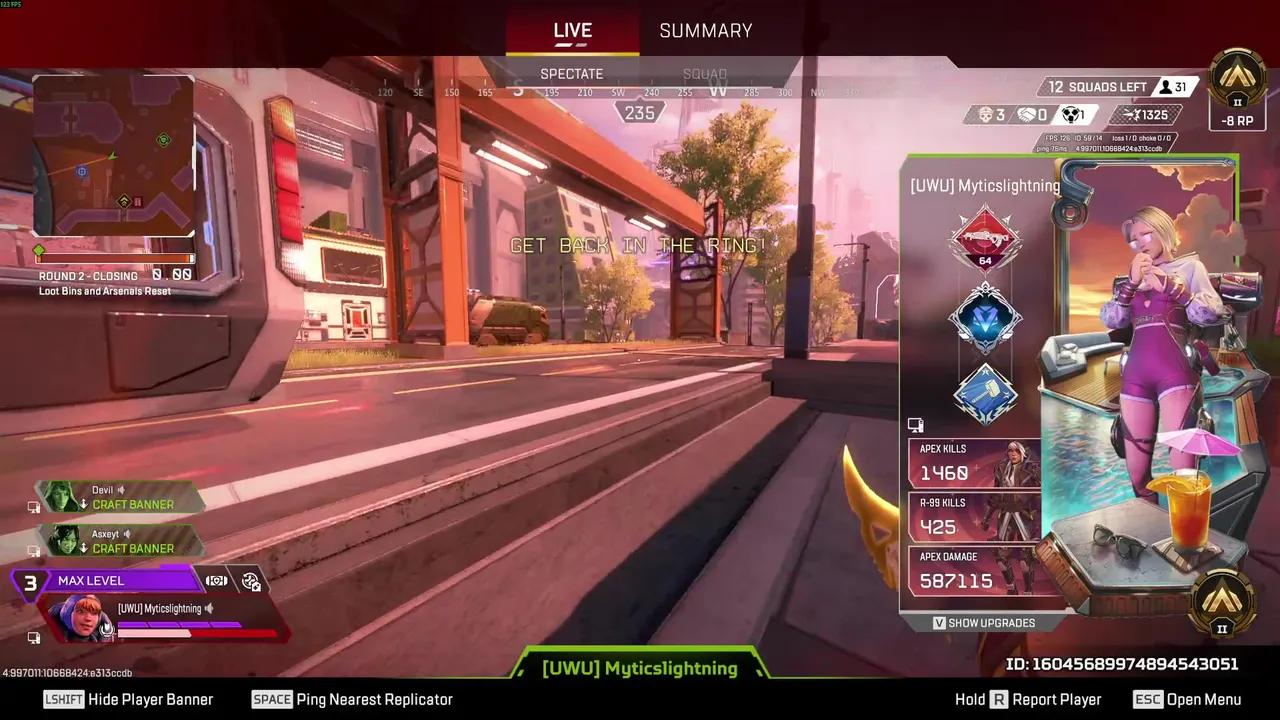This screenshot has height=720, width=1280.
Task: Switch to the SUMMARY tab
Action: coord(705,30)
